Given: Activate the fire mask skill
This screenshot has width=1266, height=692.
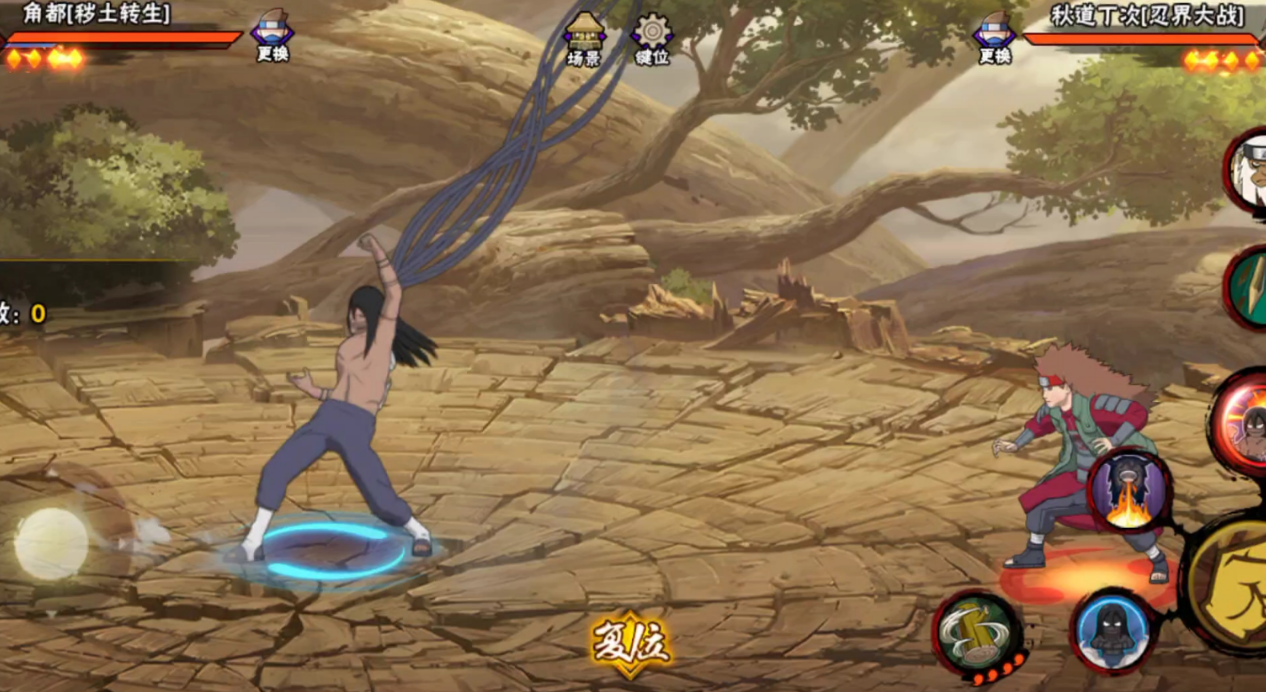Looking at the screenshot, I should 1129,490.
